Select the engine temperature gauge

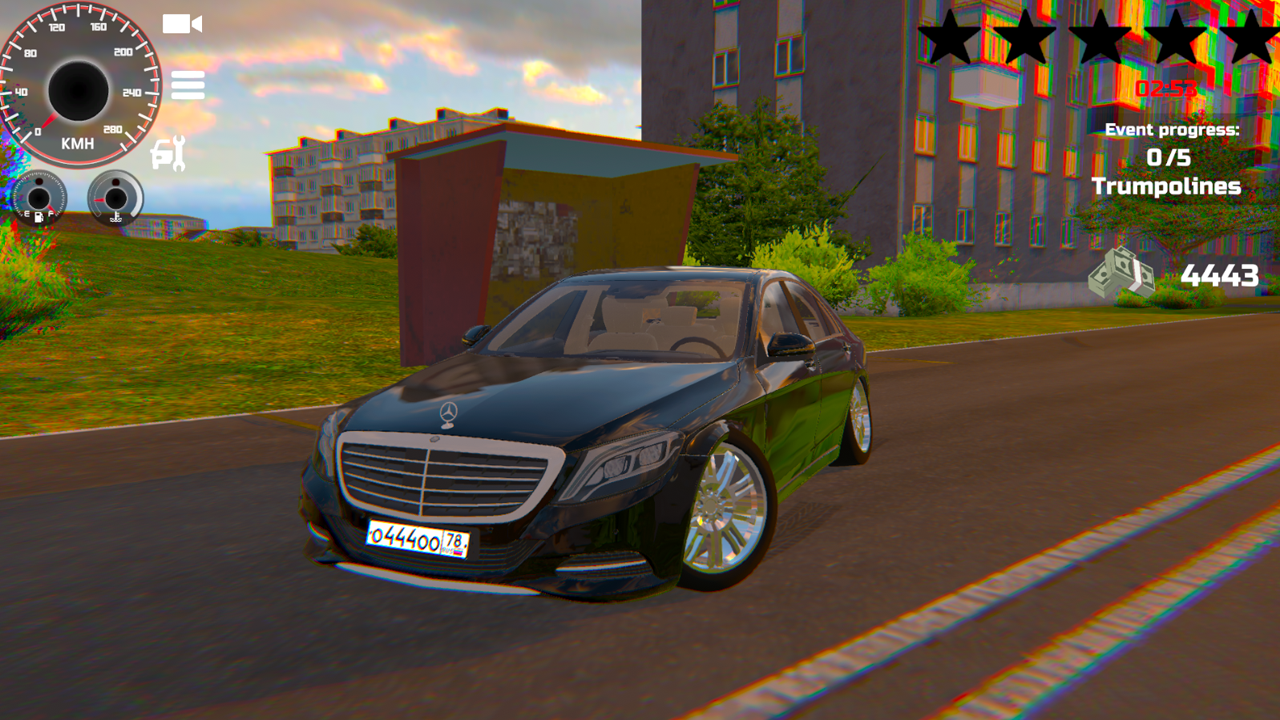[117, 198]
